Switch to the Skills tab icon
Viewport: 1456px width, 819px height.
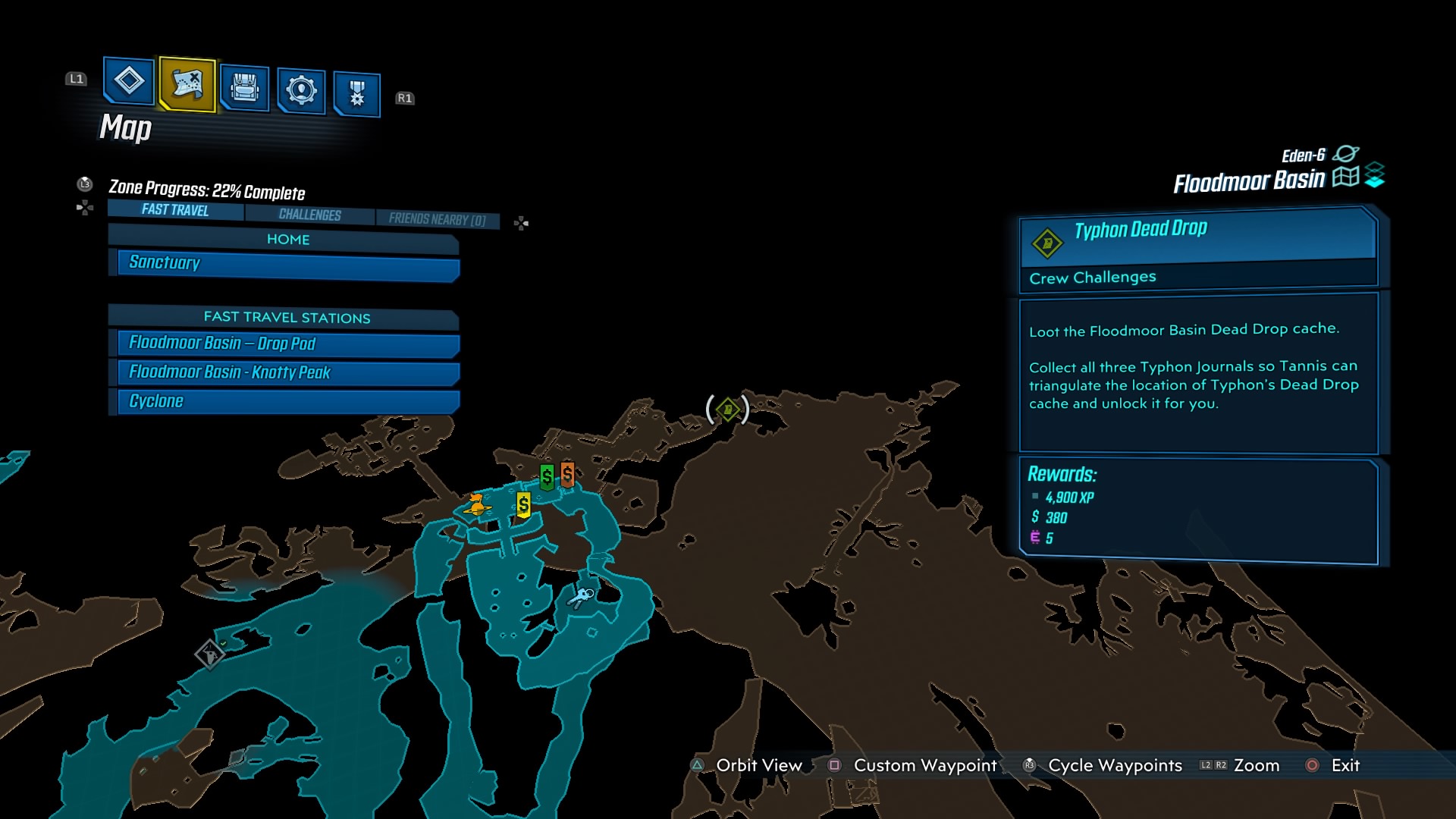(301, 91)
